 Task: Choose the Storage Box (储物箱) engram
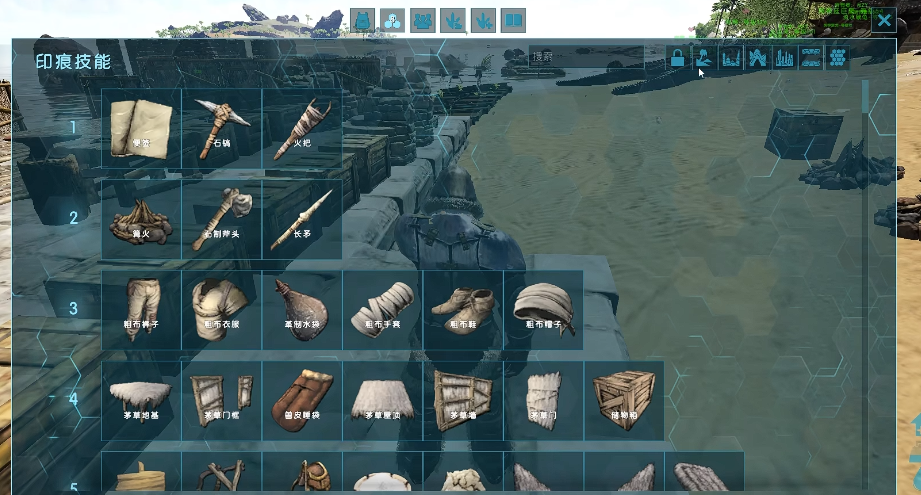(x=623, y=399)
